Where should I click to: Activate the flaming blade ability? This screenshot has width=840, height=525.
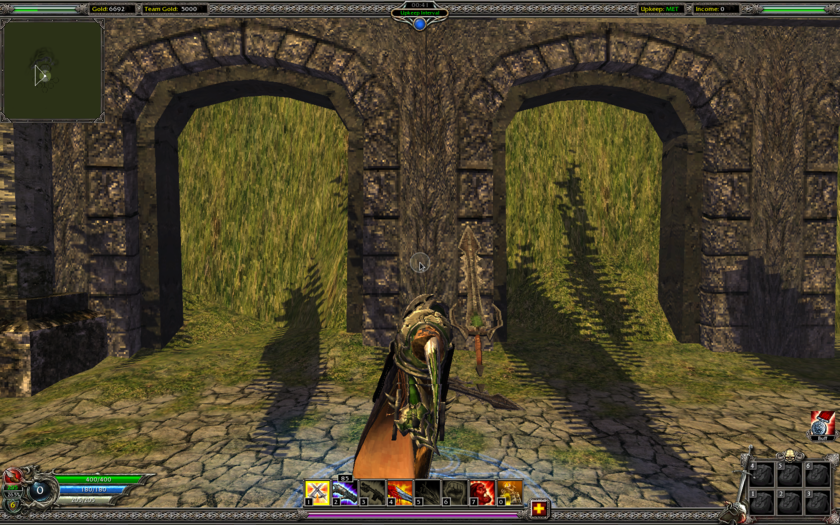400,492
